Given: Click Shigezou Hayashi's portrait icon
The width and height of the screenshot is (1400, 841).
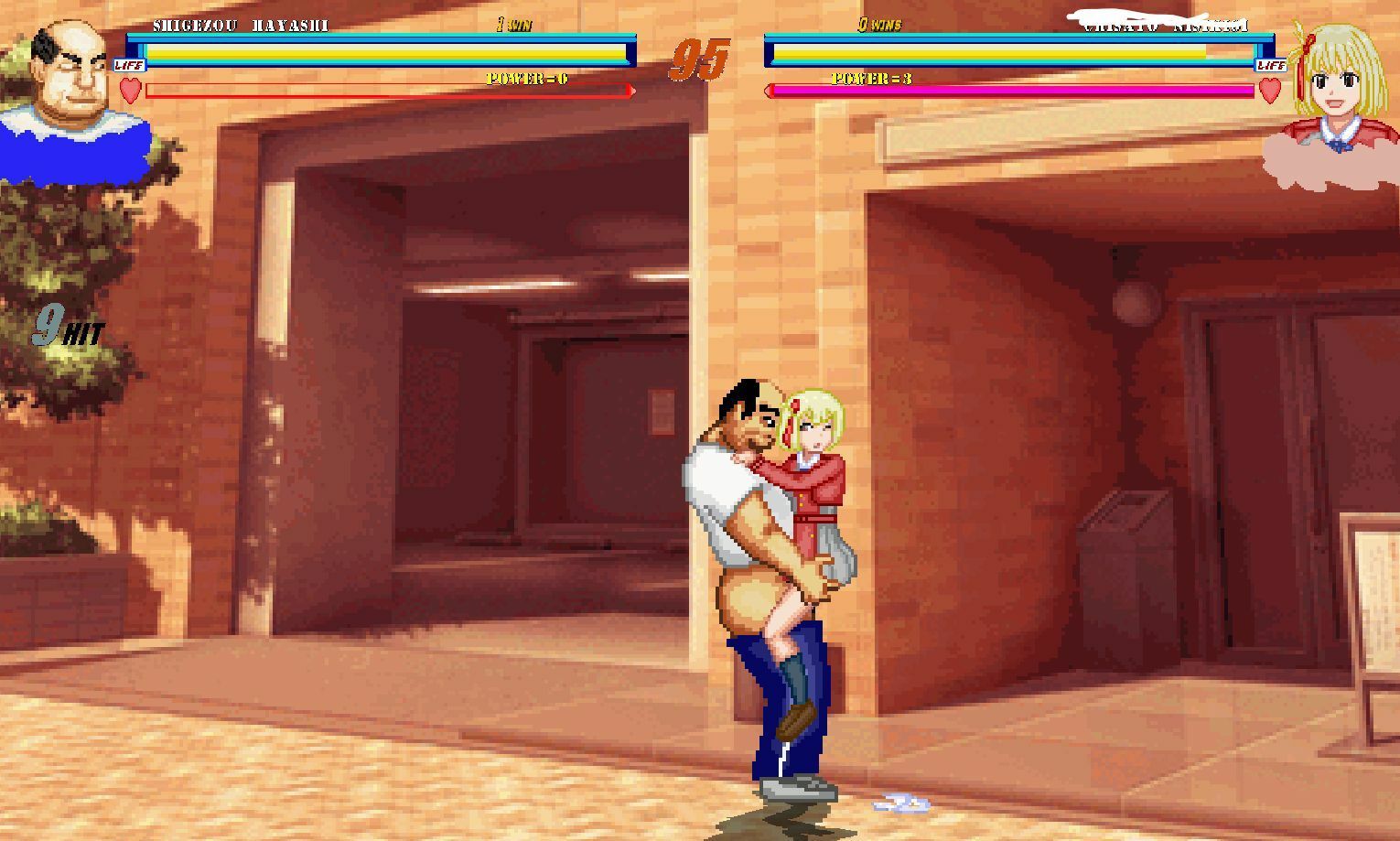Looking at the screenshot, I should pos(69,73).
